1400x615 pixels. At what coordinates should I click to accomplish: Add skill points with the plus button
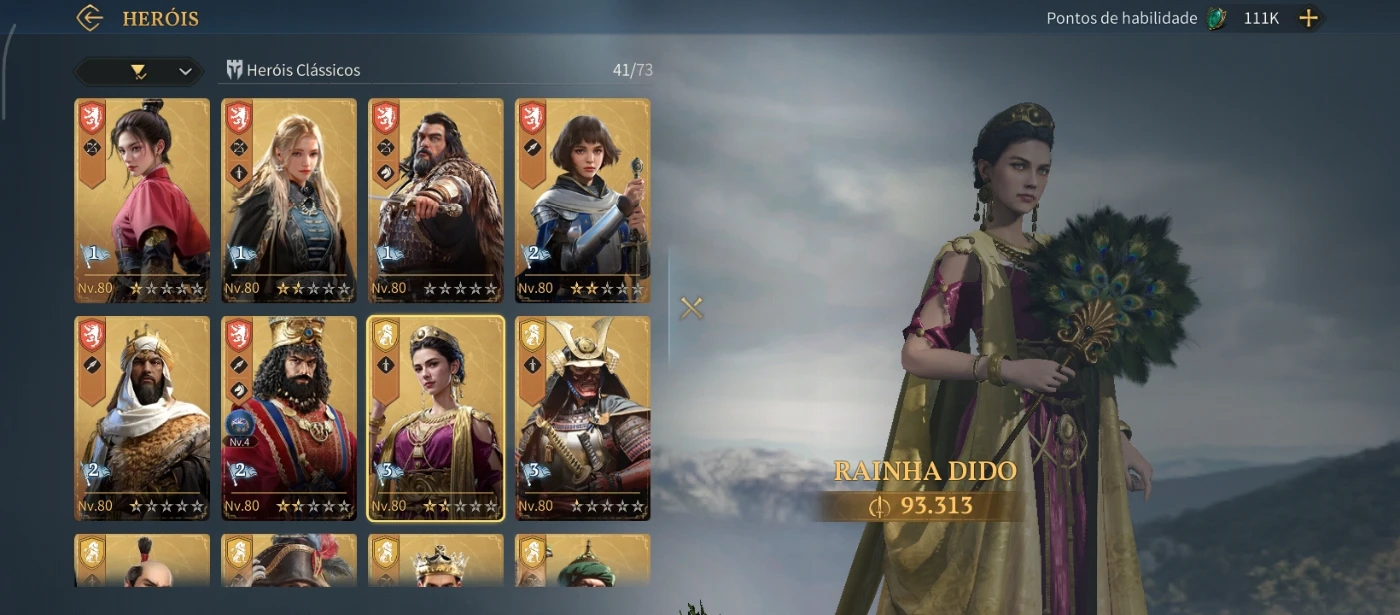click(1308, 18)
